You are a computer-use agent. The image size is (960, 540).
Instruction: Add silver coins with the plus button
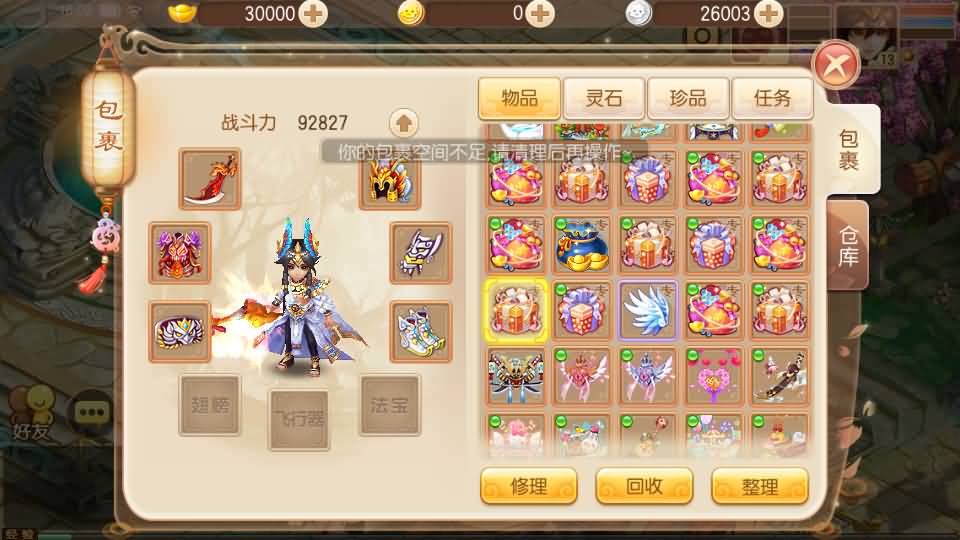[x=768, y=14]
